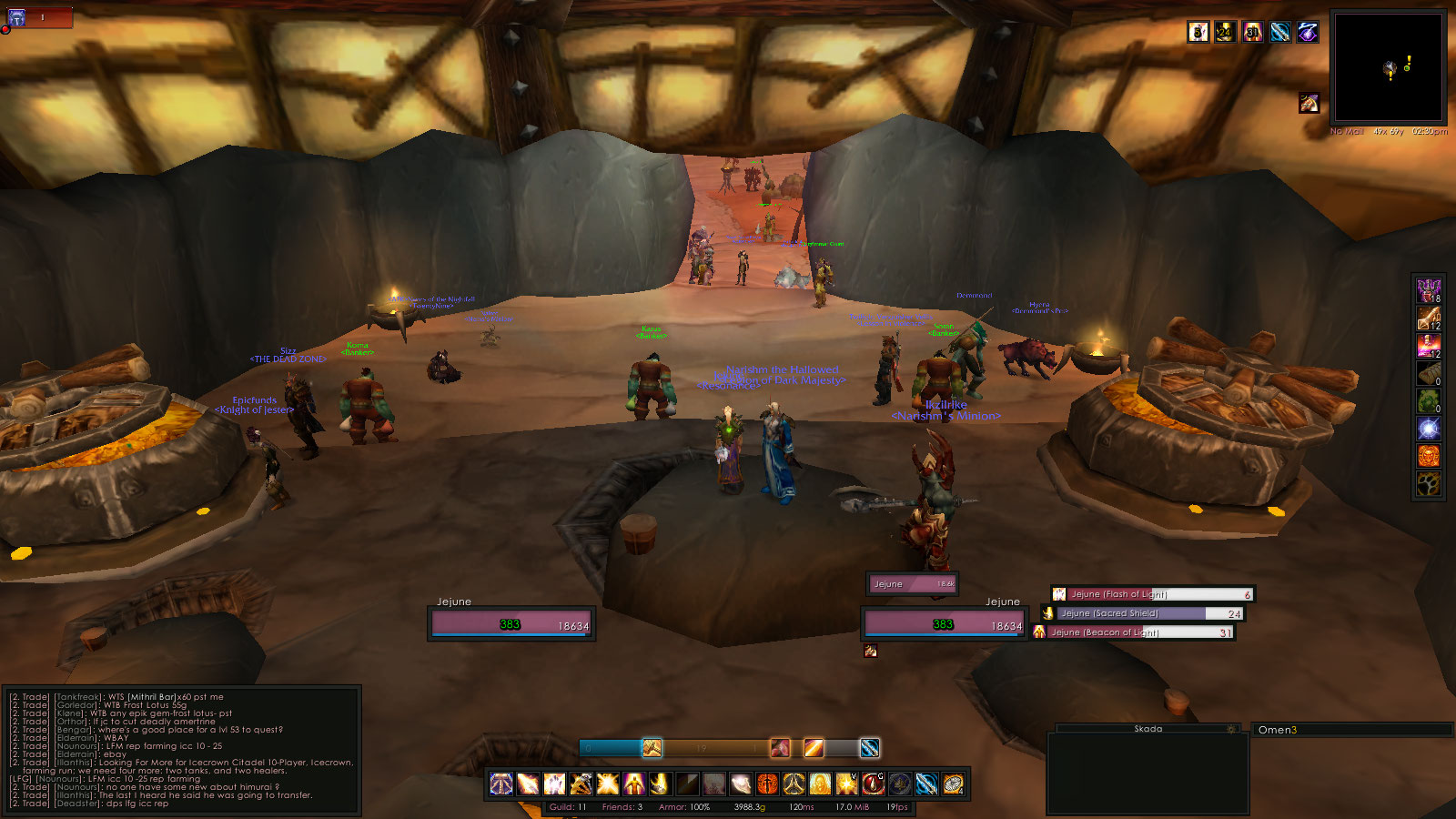Click the purple spell icon beneath the minimap buffs
Image resolution: width=1456 pixels, height=819 pixels.
(1308, 103)
